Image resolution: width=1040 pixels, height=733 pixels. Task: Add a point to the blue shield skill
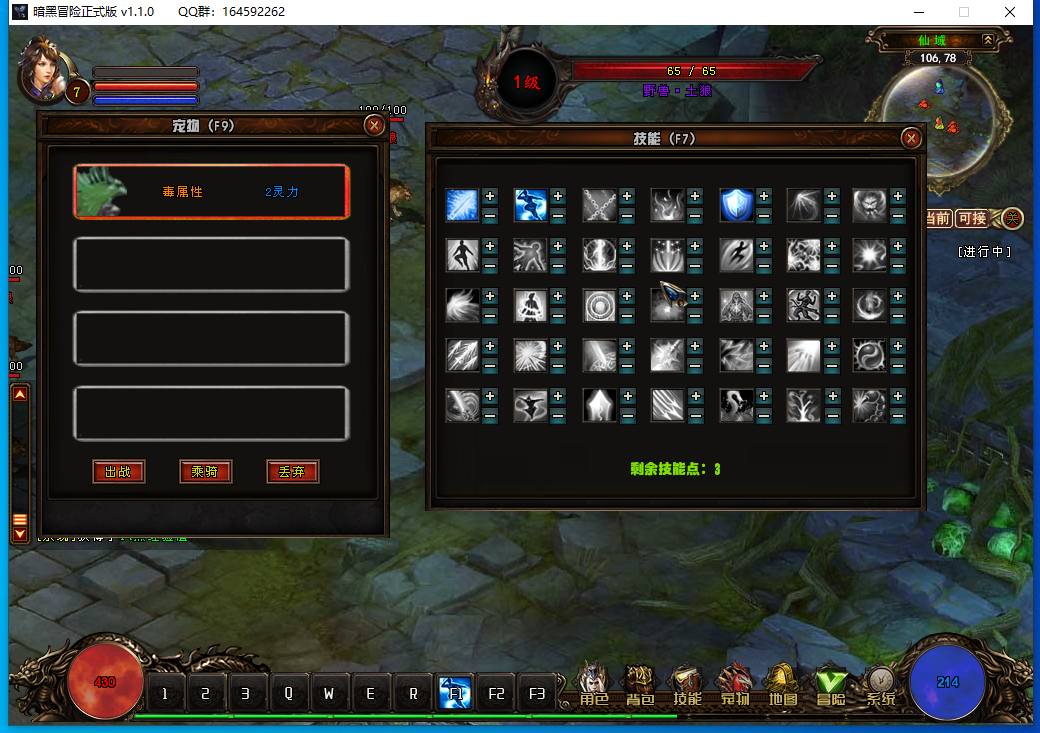763,196
